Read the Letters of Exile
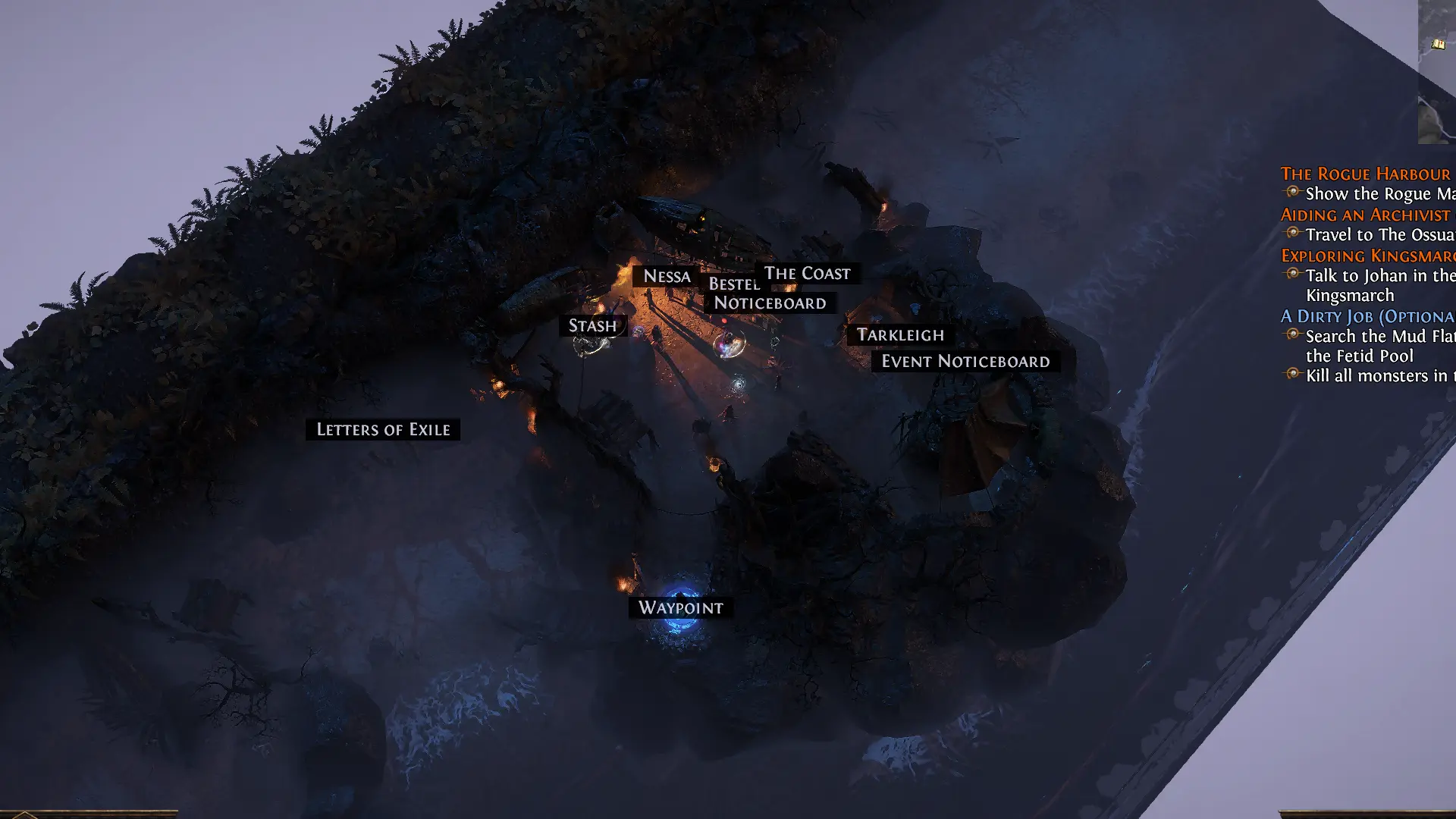 383,429
